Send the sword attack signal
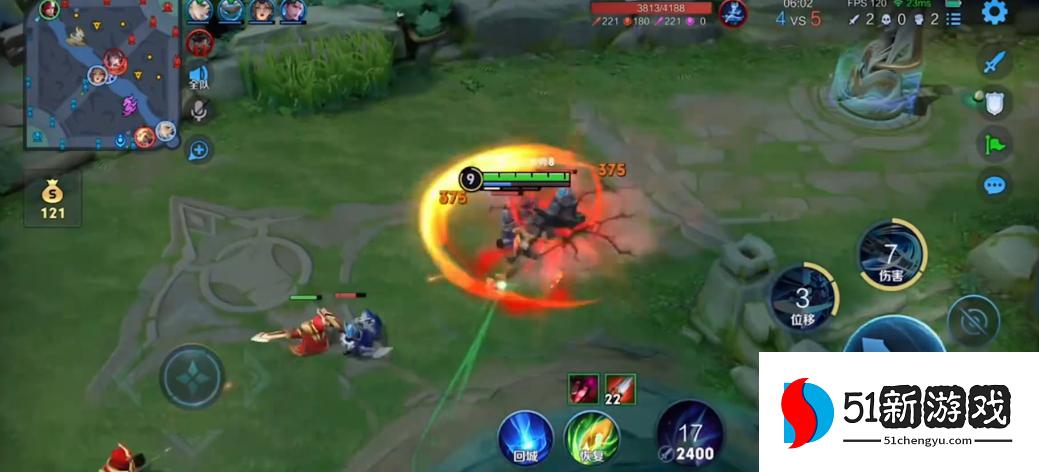This screenshot has height=472, width=1039. 993,62
